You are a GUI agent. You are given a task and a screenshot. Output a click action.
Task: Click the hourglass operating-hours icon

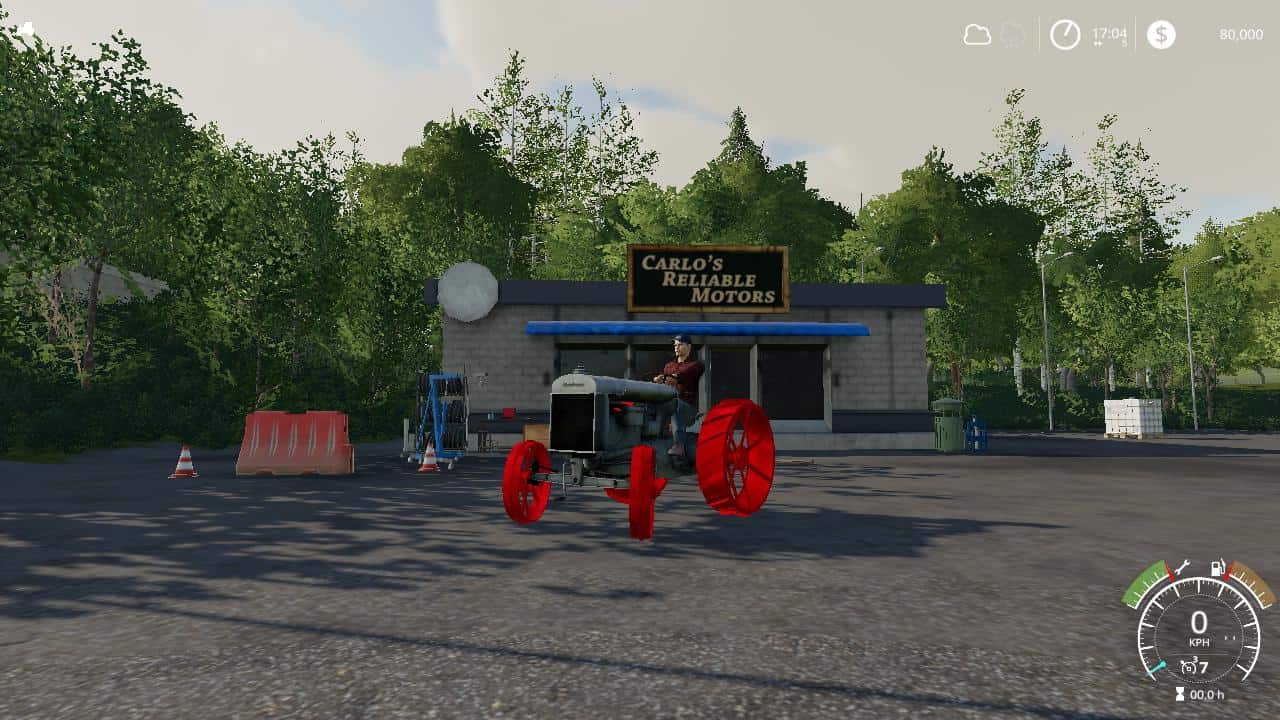pyautogui.click(x=1180, y=693)
